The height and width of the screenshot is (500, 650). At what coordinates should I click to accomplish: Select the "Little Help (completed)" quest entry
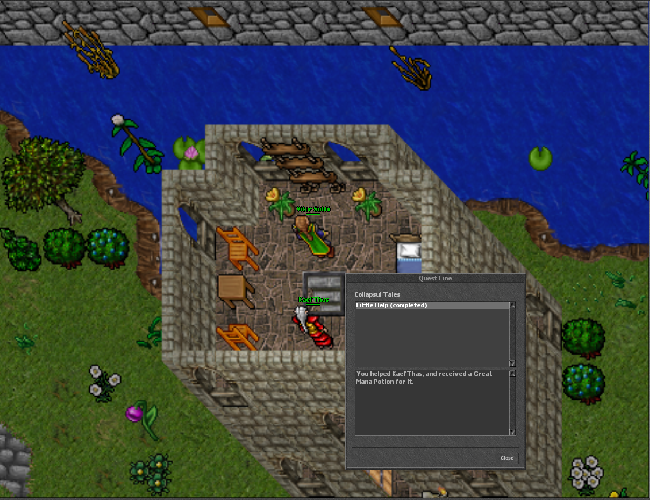(392, 305)
